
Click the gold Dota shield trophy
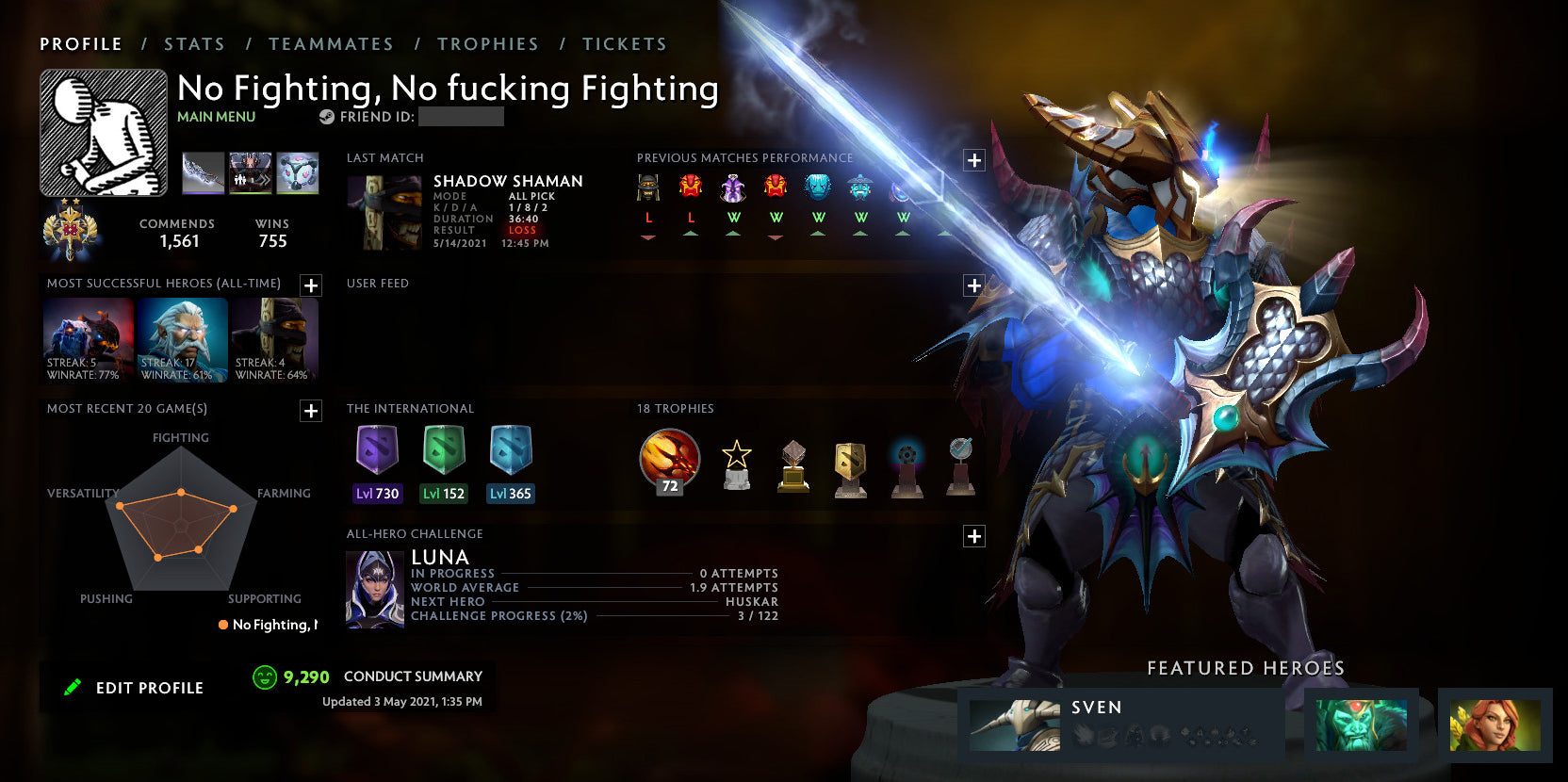coord(850,464)
